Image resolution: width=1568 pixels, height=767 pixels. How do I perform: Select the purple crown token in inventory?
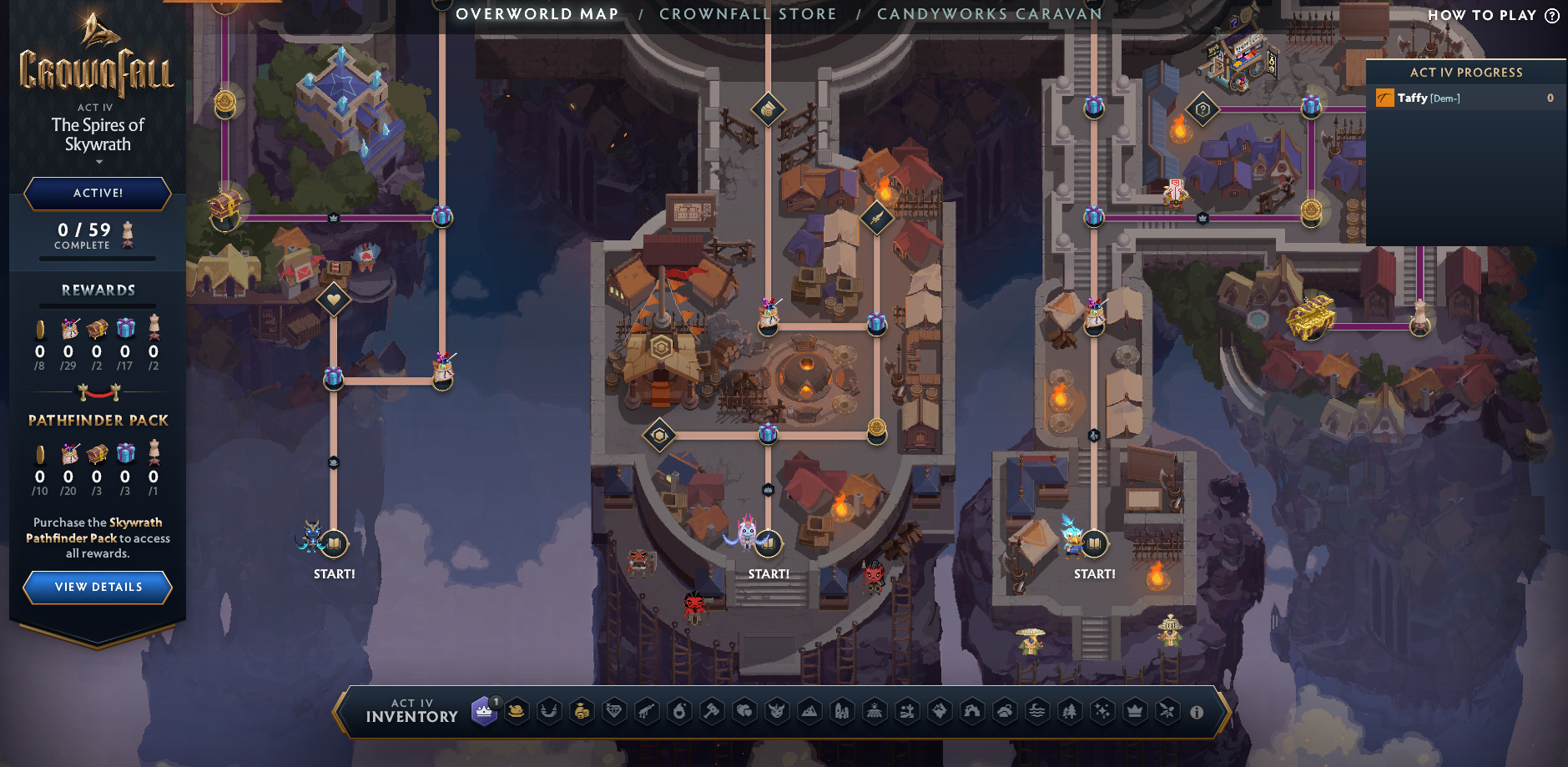[x=484, y=712]
